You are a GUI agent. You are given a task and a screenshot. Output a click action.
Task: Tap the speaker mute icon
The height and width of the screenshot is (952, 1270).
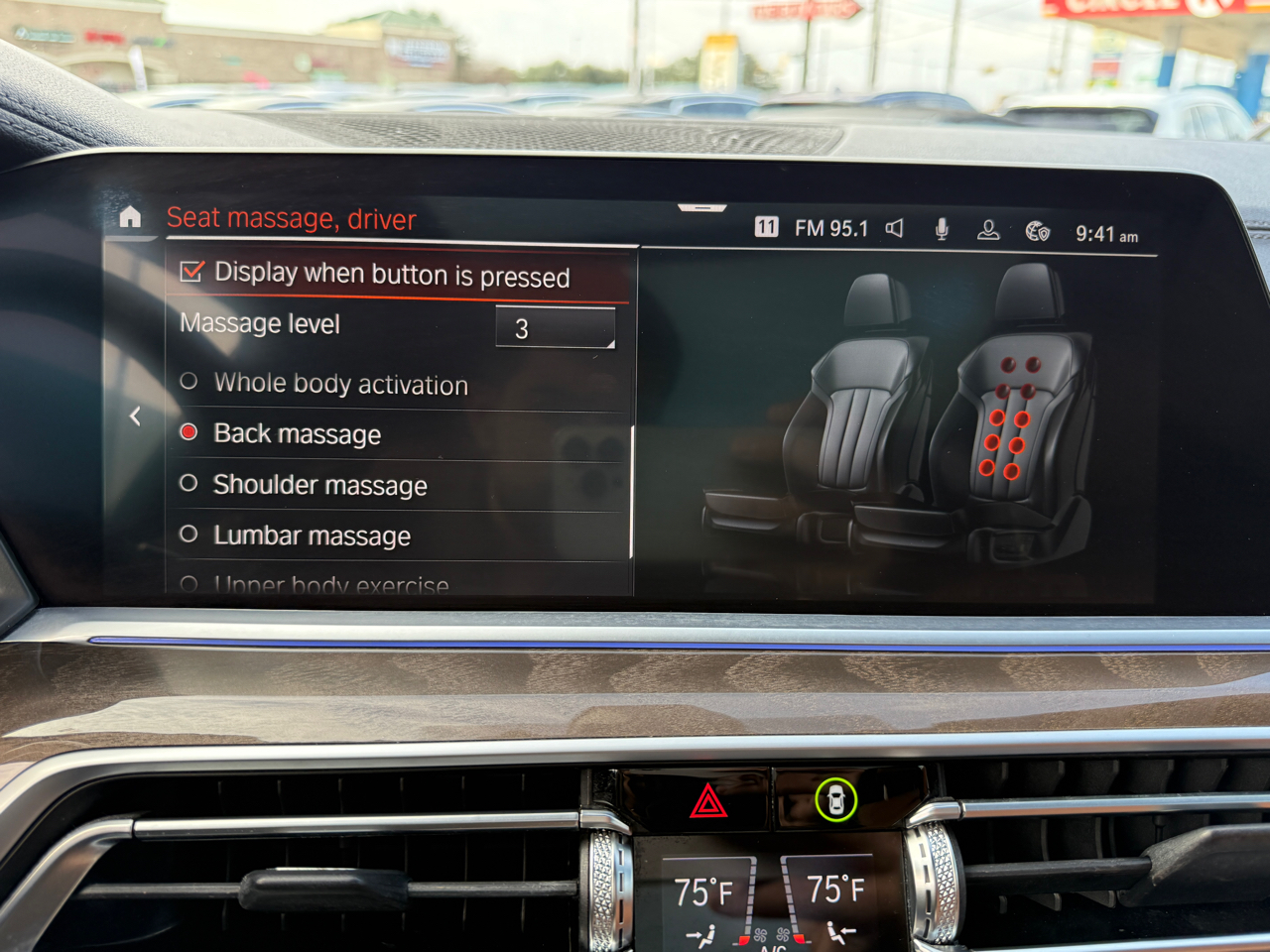895,229
